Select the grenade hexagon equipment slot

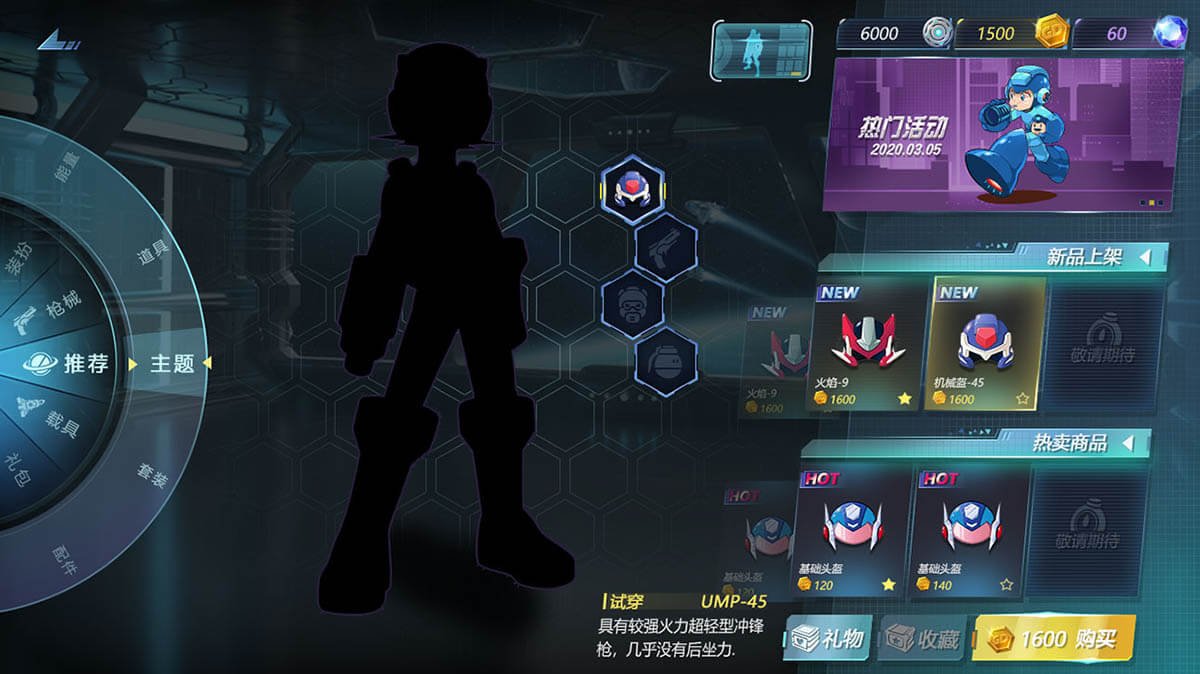pos(666,360)
